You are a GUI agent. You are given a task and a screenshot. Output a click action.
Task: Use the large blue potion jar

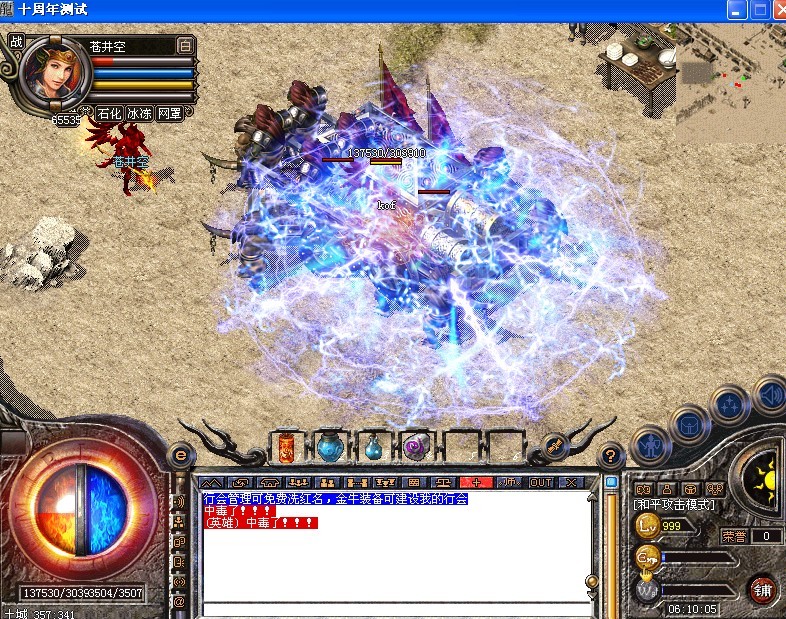click(x=330, y=446)
